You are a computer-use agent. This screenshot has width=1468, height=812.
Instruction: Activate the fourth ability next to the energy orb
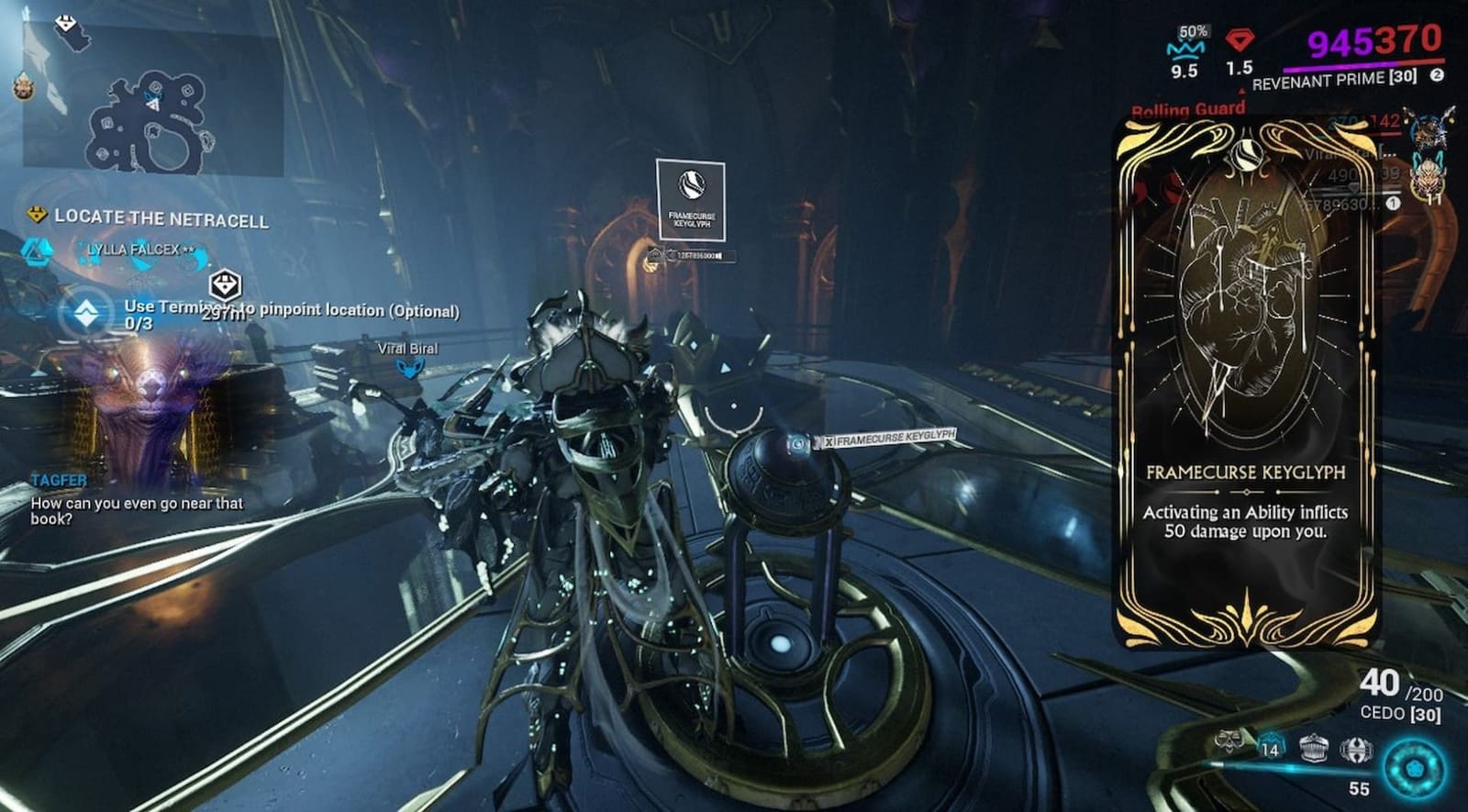(x=1356, y=751)
